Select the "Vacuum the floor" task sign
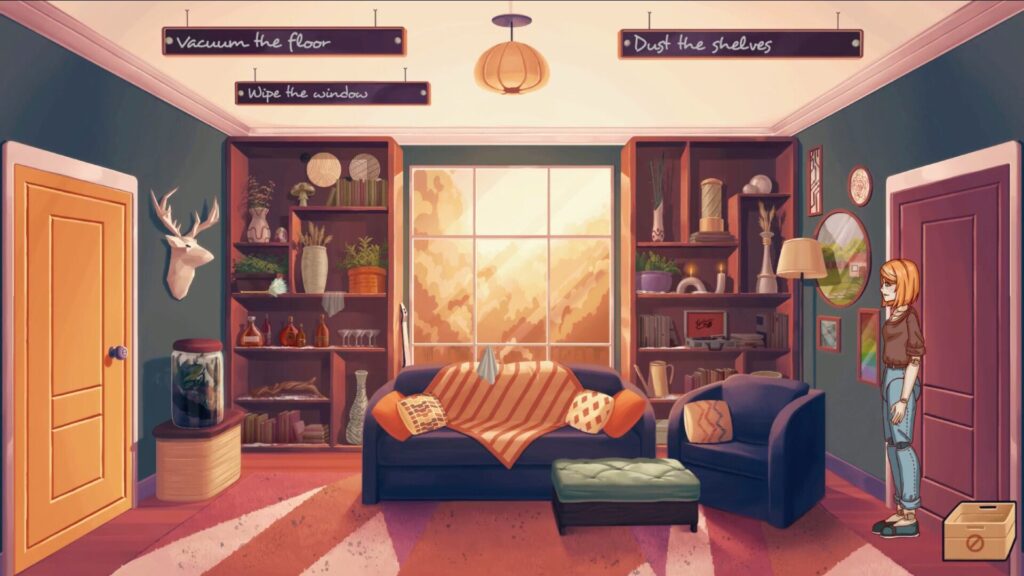 [284, 42]
